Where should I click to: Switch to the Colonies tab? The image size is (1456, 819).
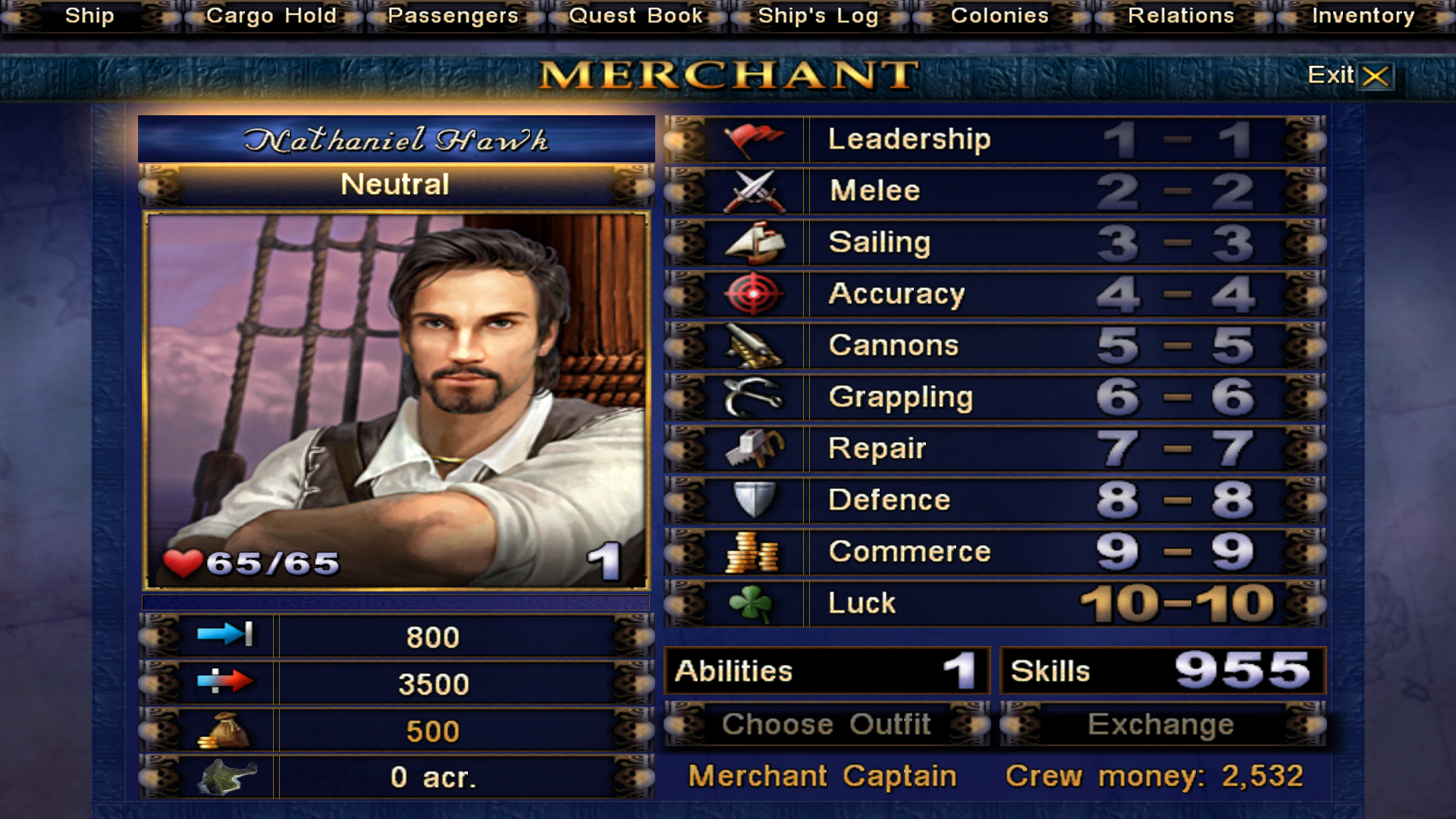point(999,16)
